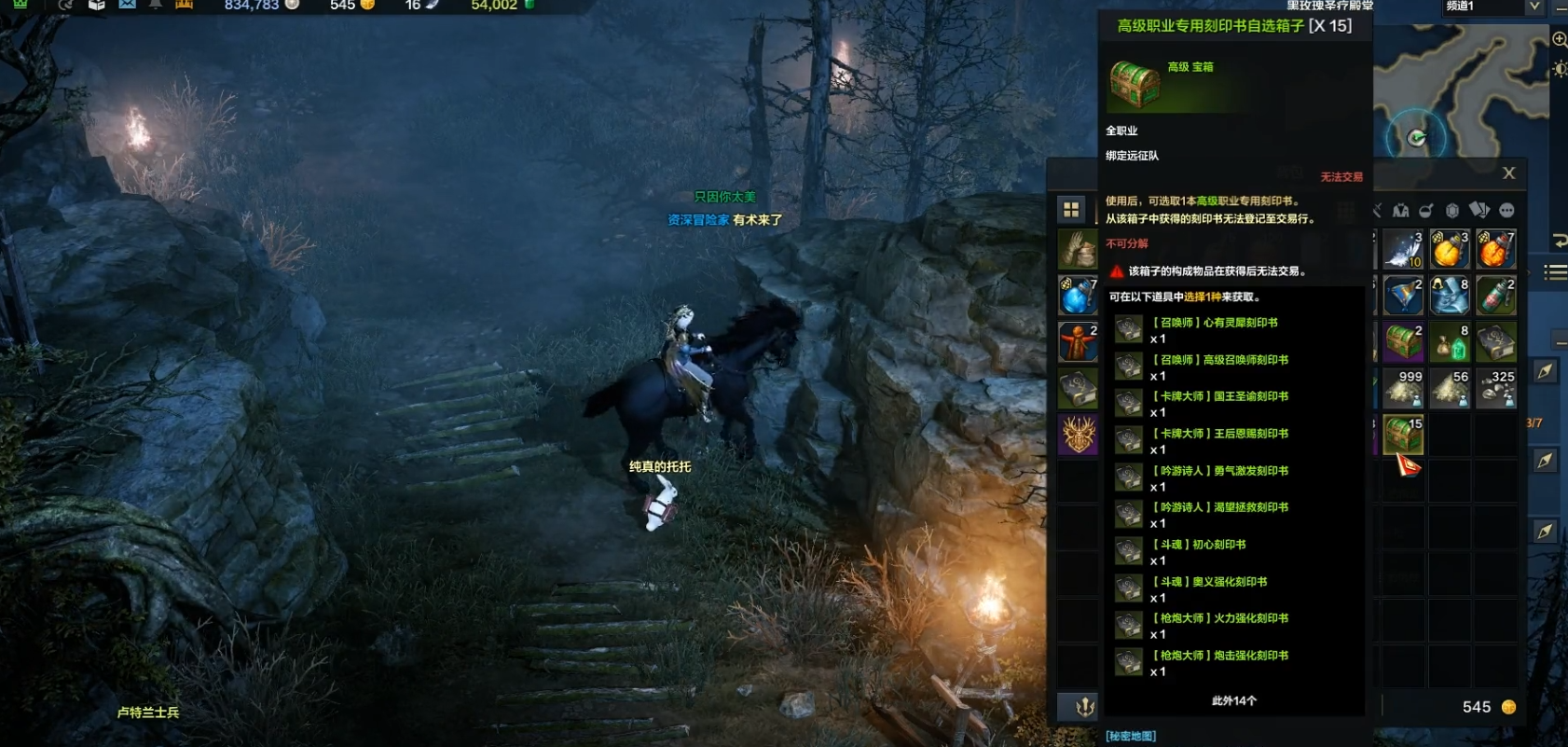Open the more options ellipsis filter
The width and height of the screenshot is (1568, 747).
pyautogui.click(x=1507, y=211)
